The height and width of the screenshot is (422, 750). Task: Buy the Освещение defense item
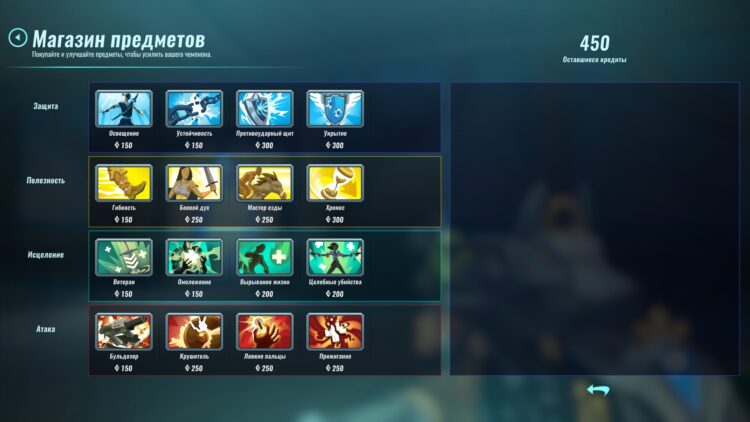coord(124,109)
